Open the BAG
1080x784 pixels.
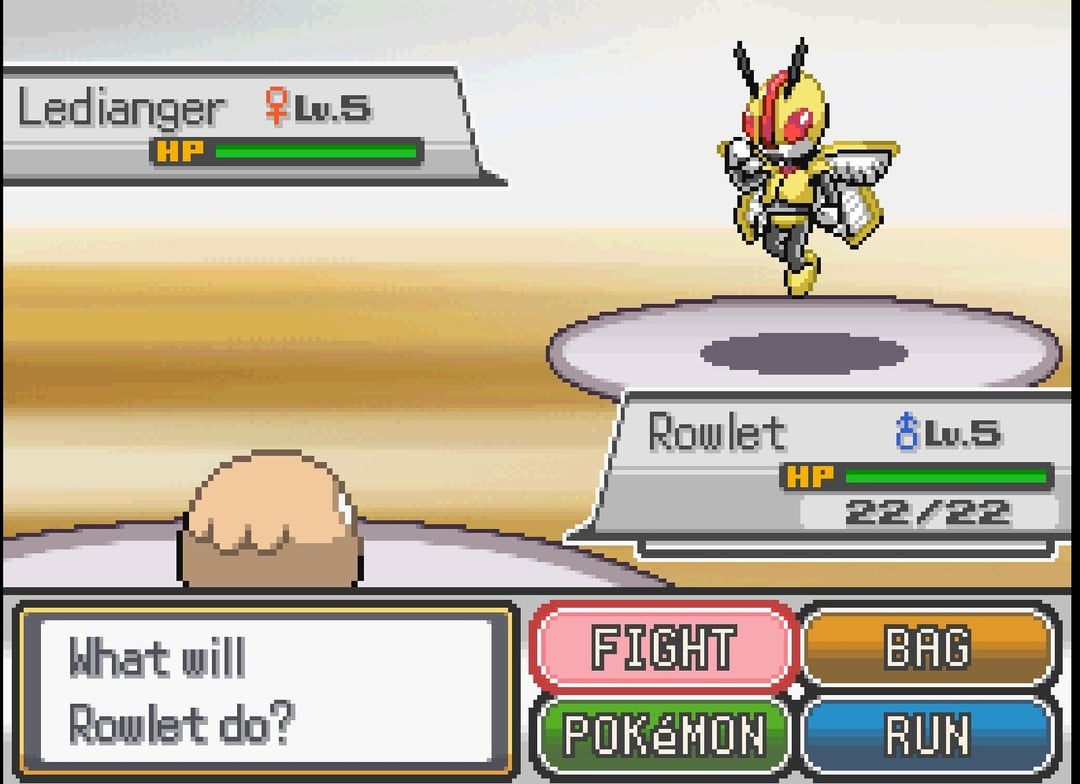[928, 647]
